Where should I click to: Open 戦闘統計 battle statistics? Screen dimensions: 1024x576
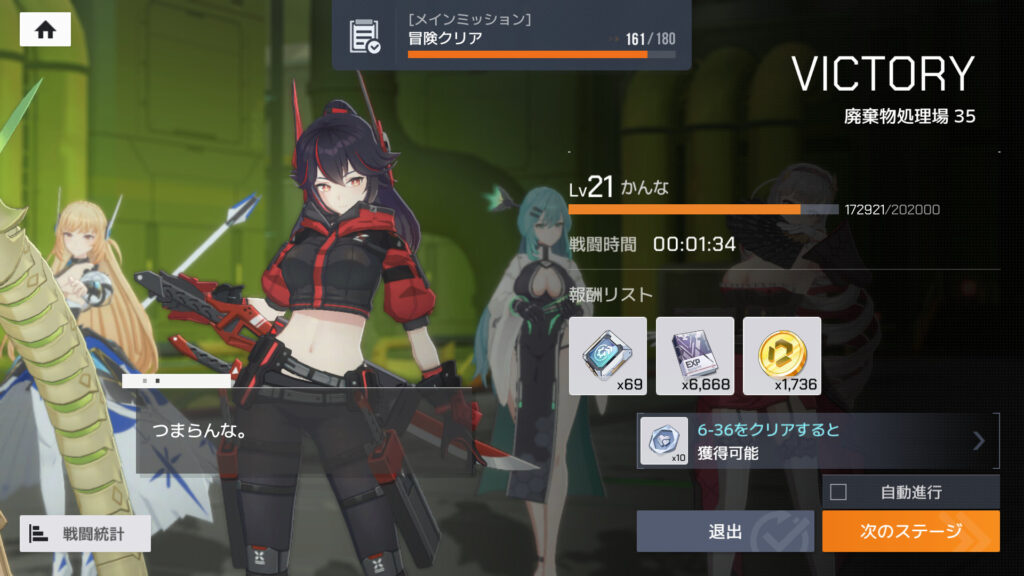[x=85, y=534]
